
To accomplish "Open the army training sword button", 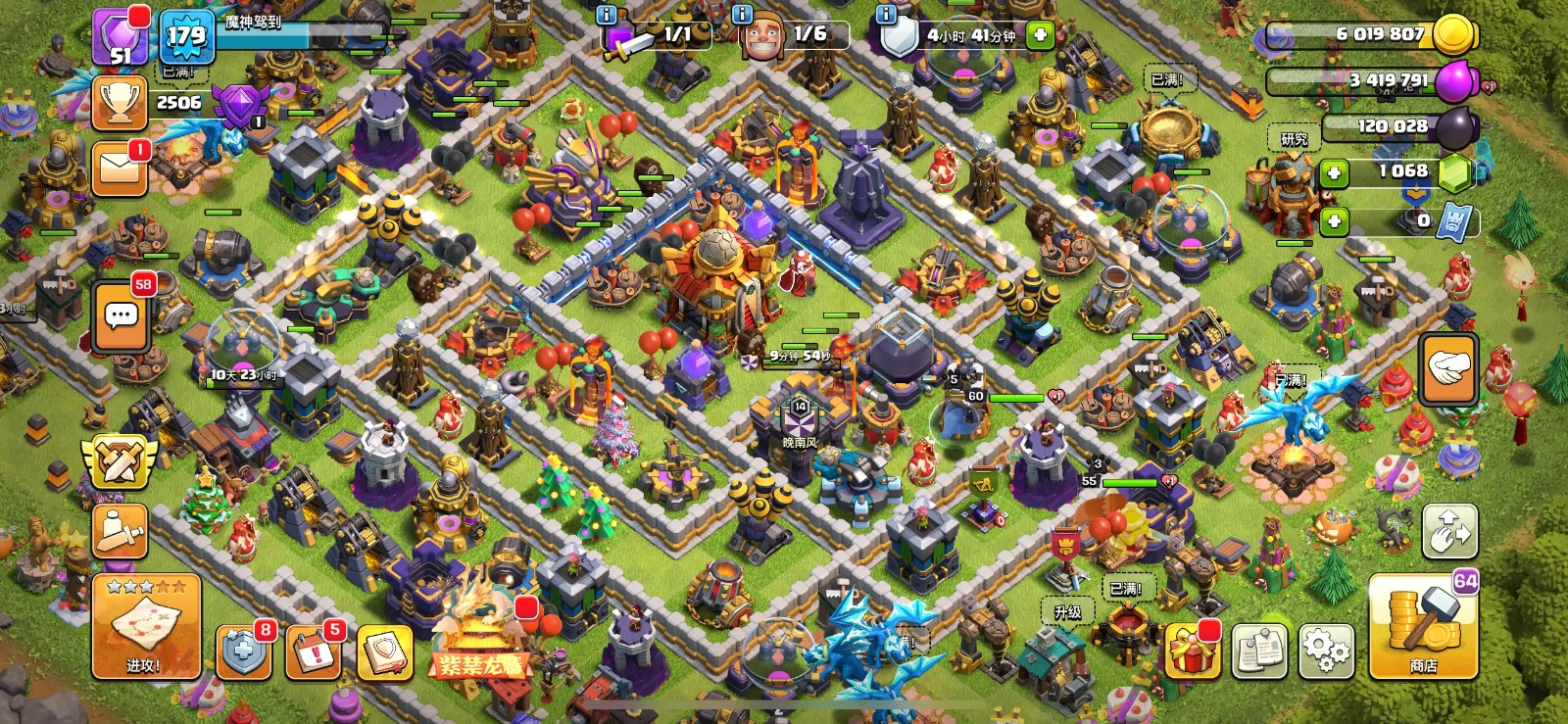I will (x=120, y=532).
